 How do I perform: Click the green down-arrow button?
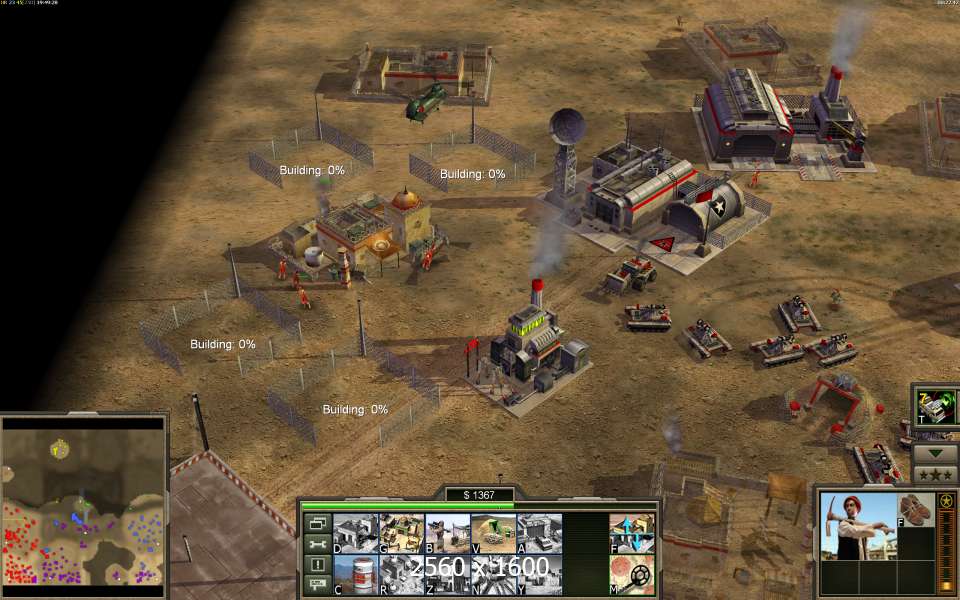pos(936,452)
